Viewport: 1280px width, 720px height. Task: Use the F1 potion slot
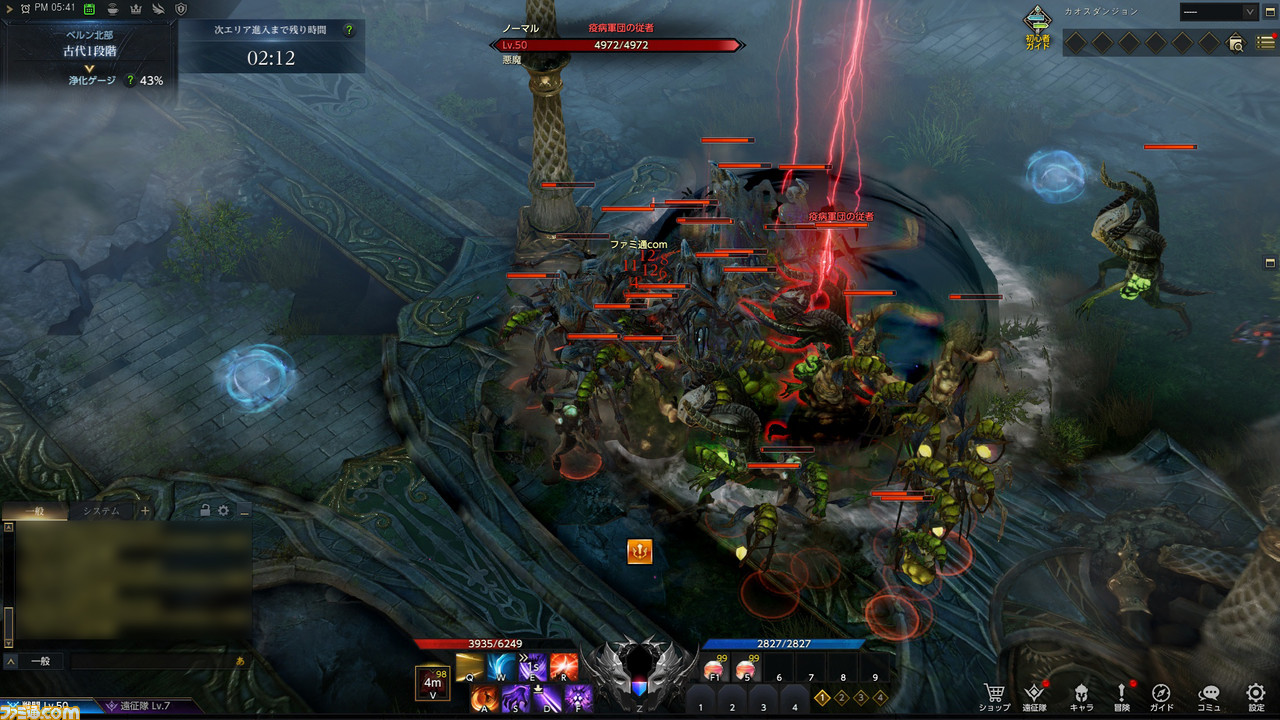(714, 669)
